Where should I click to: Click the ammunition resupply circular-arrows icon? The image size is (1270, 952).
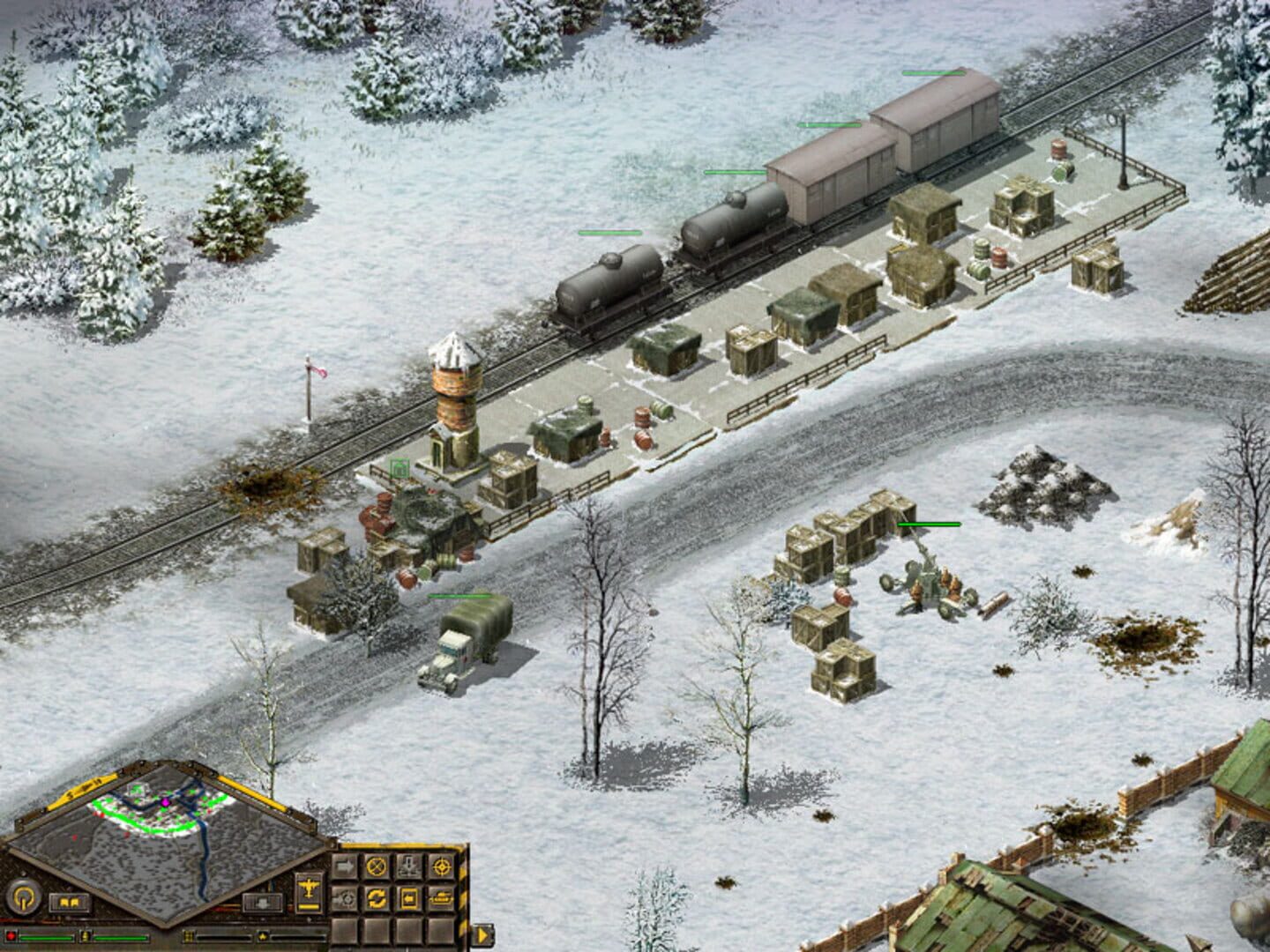pos(377,898)
